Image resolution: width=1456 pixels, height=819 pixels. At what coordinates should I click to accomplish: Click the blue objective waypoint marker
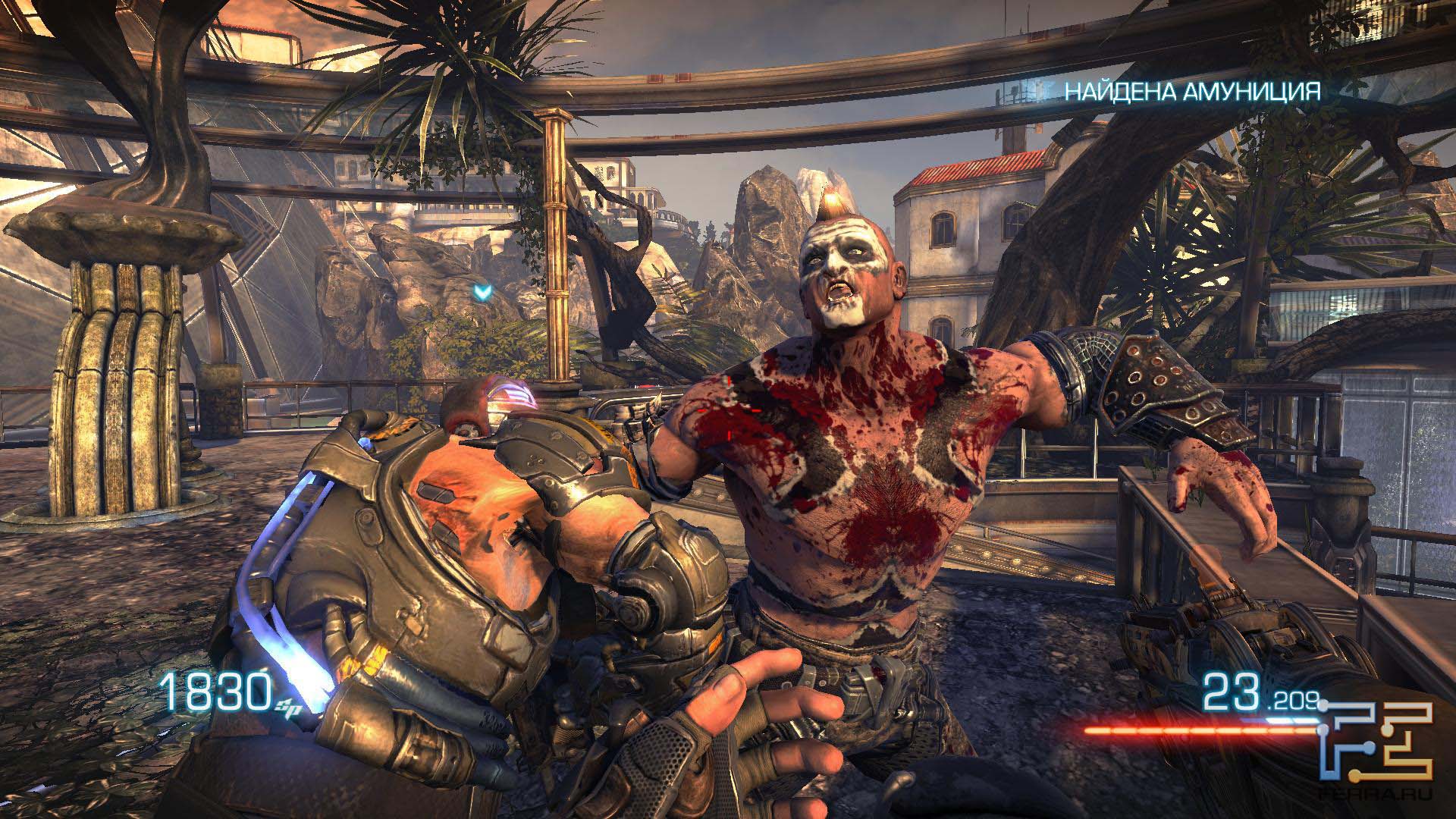(x=479, y=290)
